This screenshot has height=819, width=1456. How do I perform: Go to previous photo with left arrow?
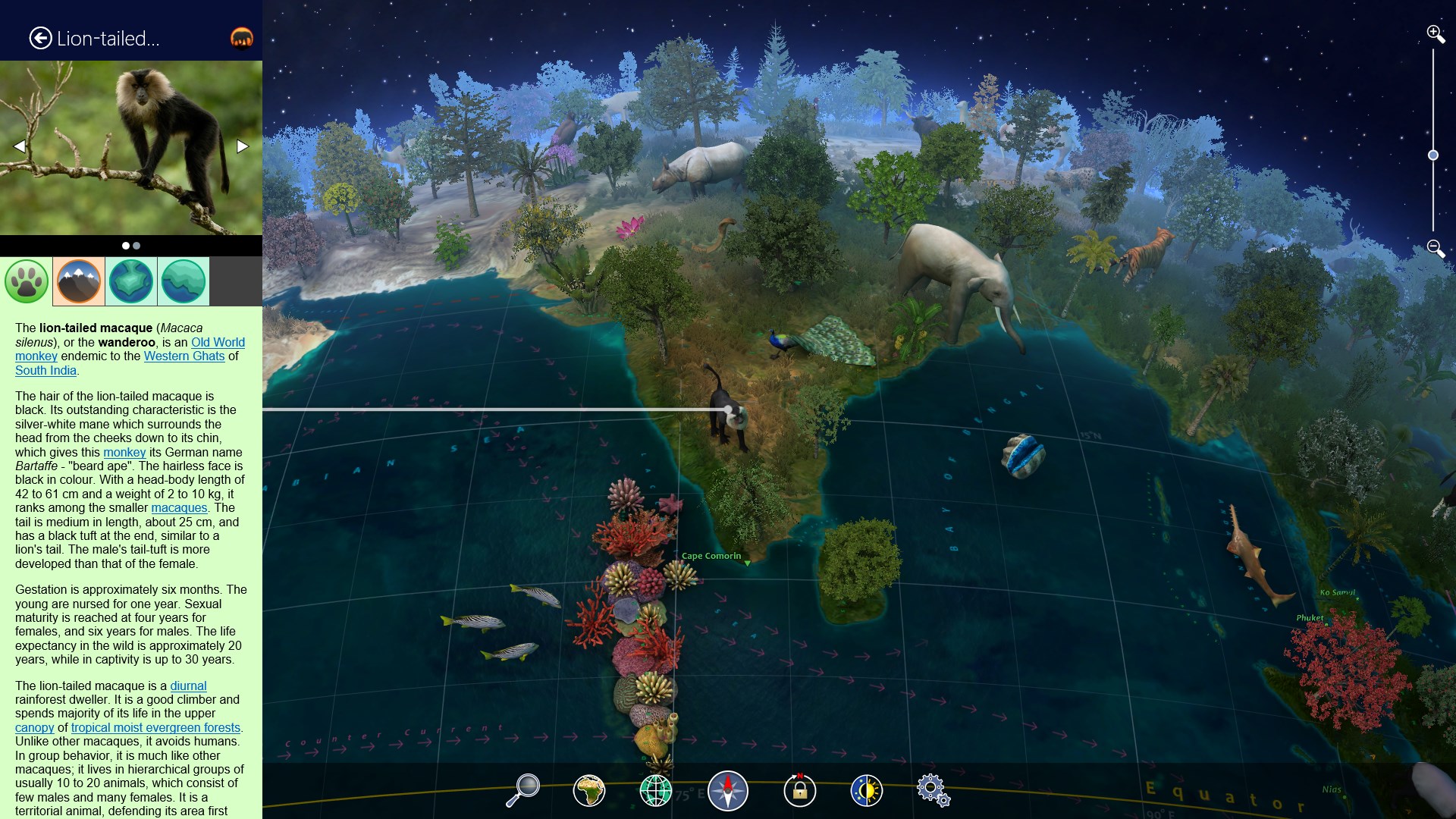19,146
